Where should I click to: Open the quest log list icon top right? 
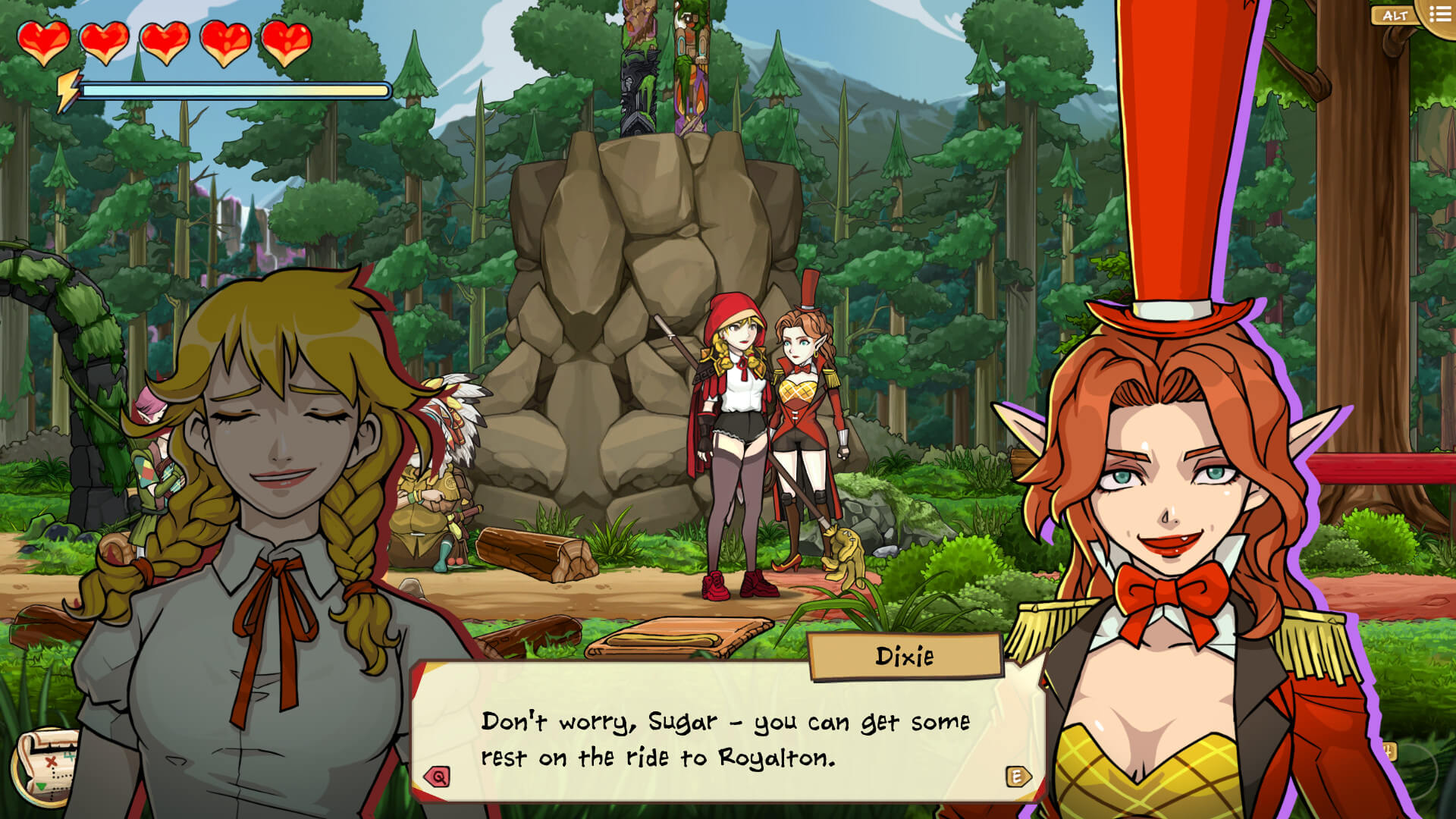[x=1441, y=14]
